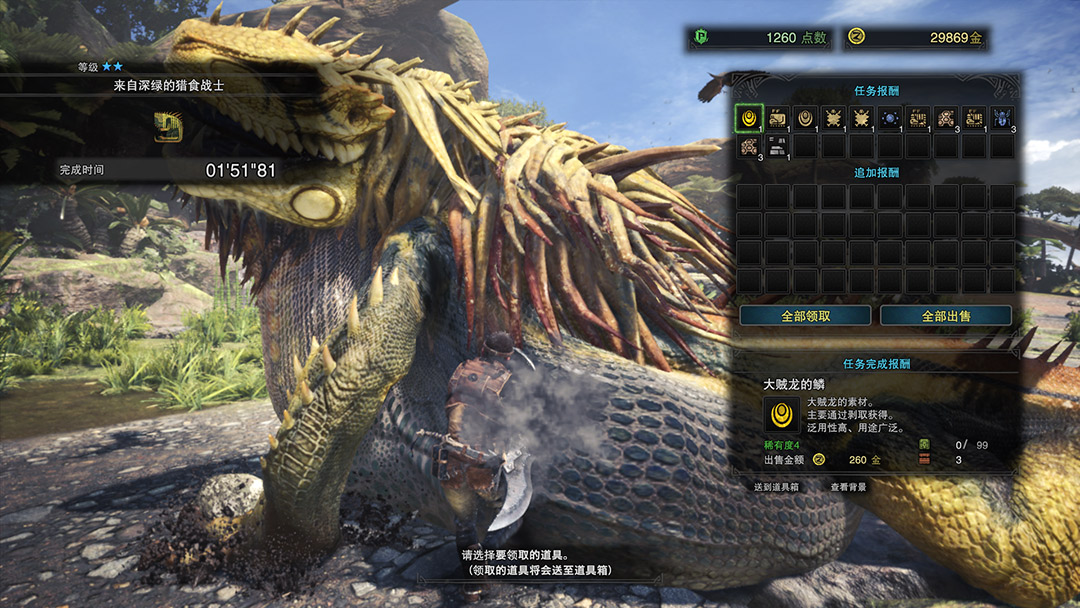Select the blue armor sphere reward
The image size is (1080, 608).
889,118
